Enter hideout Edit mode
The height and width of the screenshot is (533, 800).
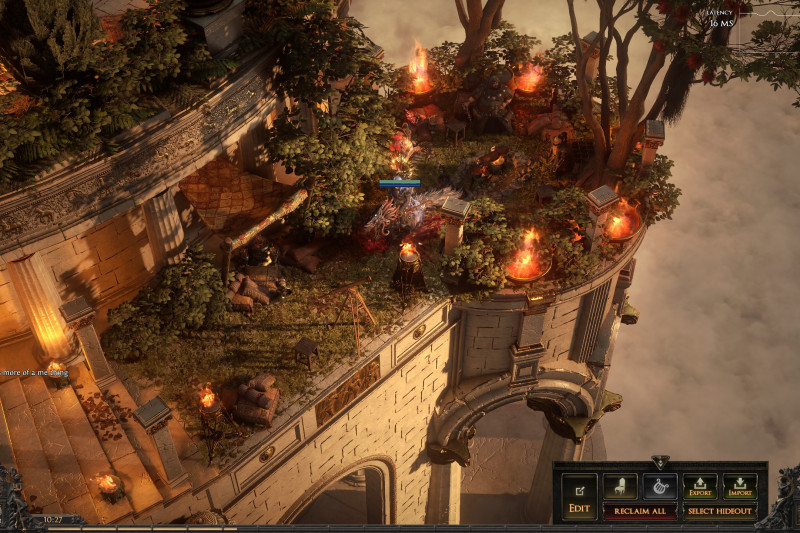(579, 496)
